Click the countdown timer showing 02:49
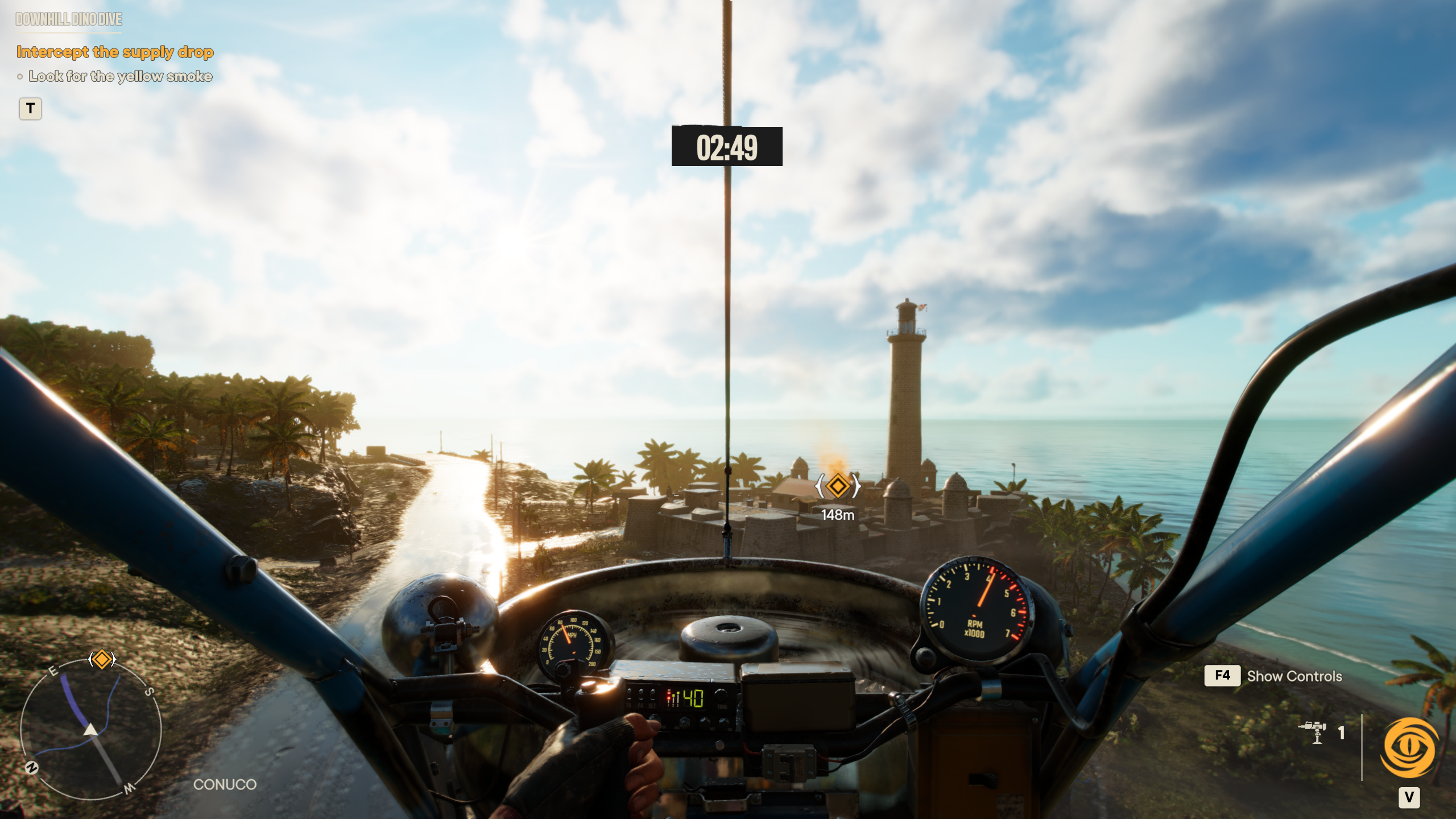This screenshot has height=819, width=1456. point(727,147)
